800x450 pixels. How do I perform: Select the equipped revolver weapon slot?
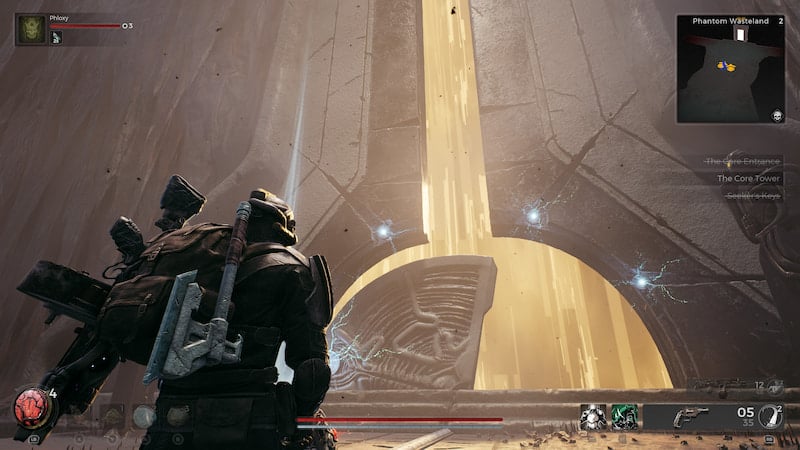click(x=690, y=417)
